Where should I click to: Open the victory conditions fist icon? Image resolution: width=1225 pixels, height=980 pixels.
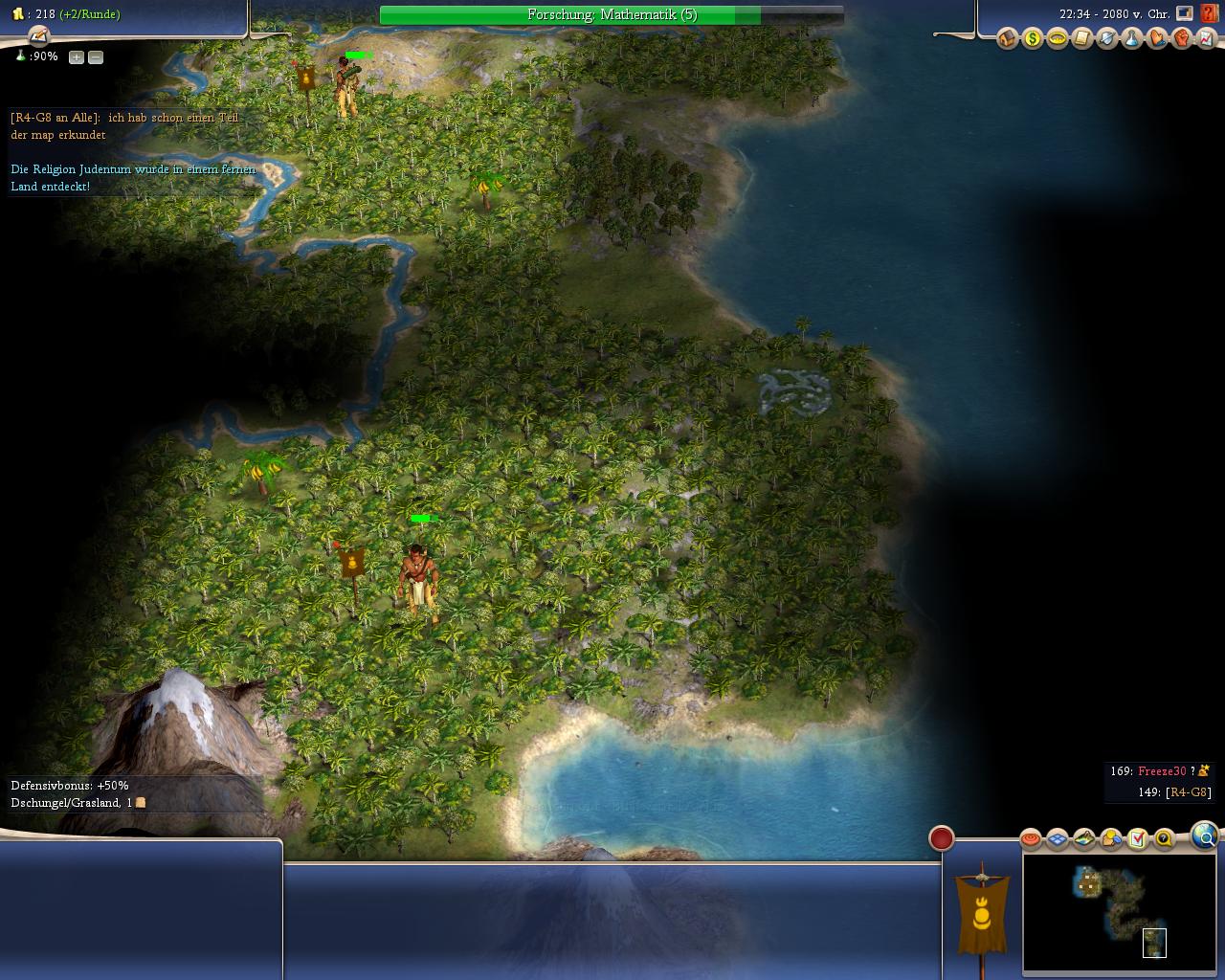[x=1181, y=39]
